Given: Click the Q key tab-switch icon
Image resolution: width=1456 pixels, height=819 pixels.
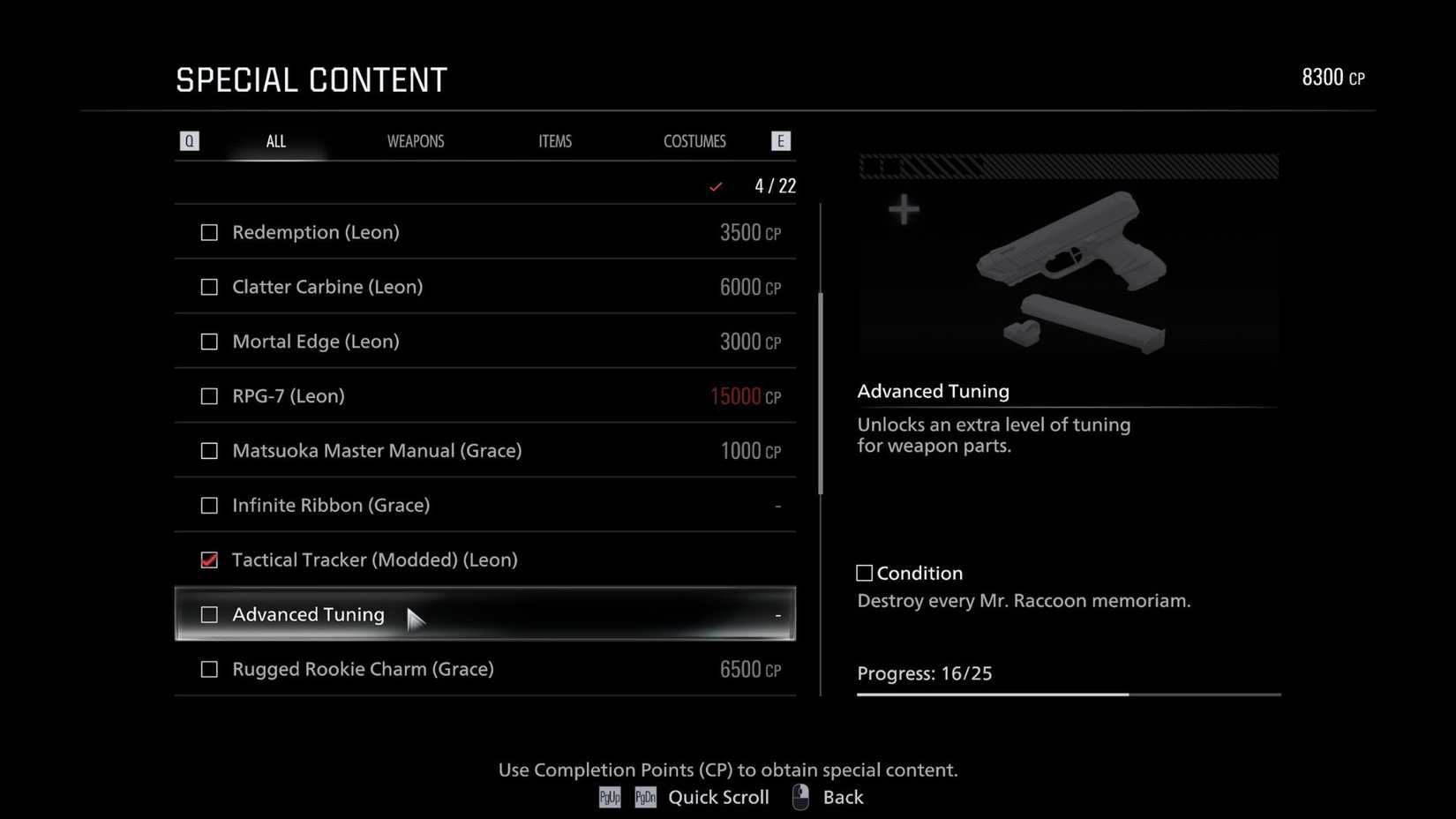Looking at the screenshot, I should [189, 140].
